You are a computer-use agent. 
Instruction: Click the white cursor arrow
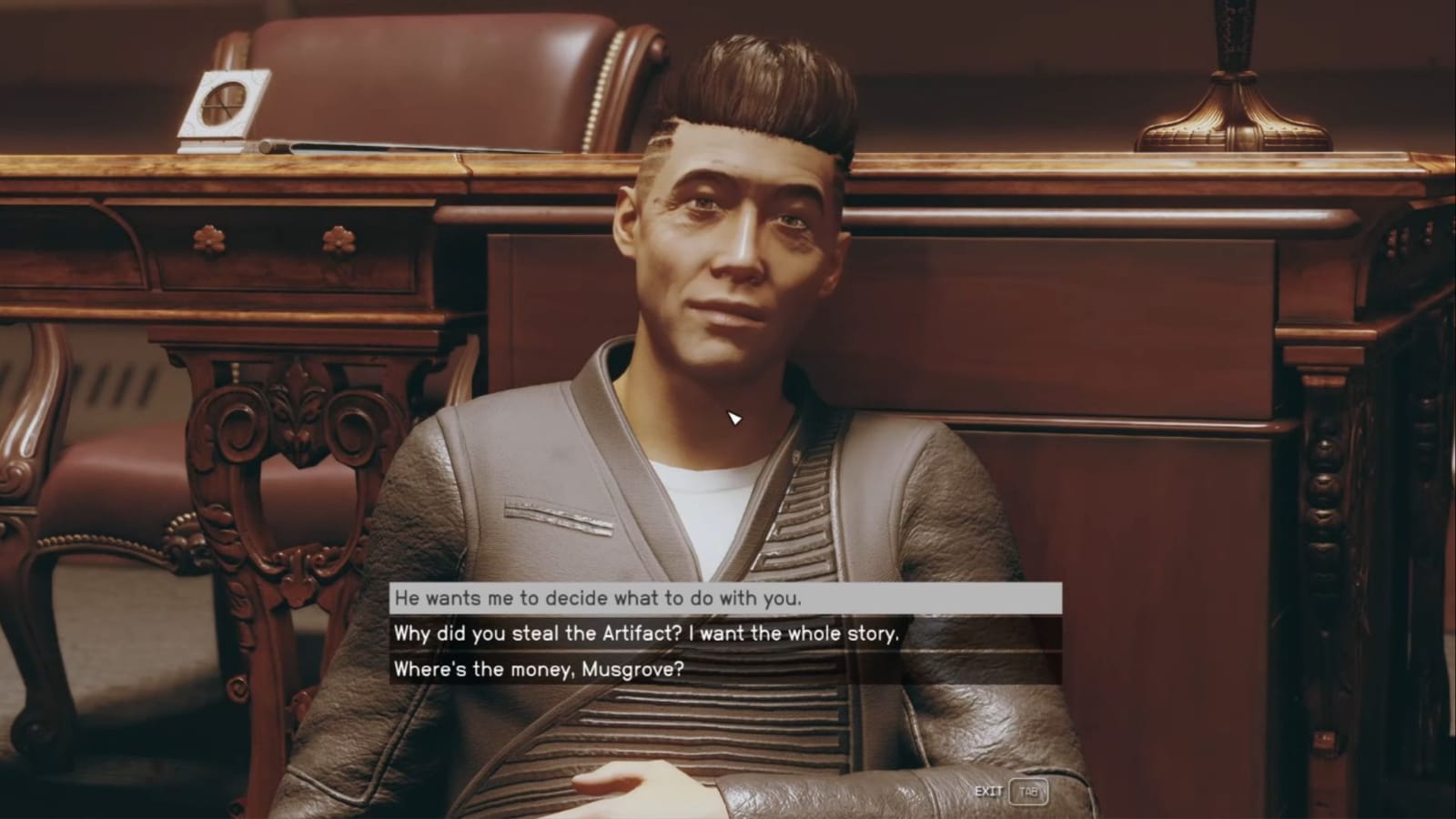[733, 418]
